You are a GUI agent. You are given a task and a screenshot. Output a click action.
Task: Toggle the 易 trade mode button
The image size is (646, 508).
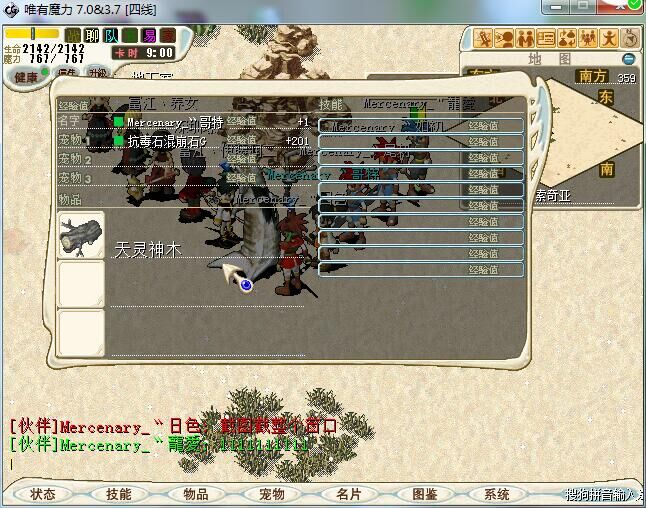coord(149,36)
